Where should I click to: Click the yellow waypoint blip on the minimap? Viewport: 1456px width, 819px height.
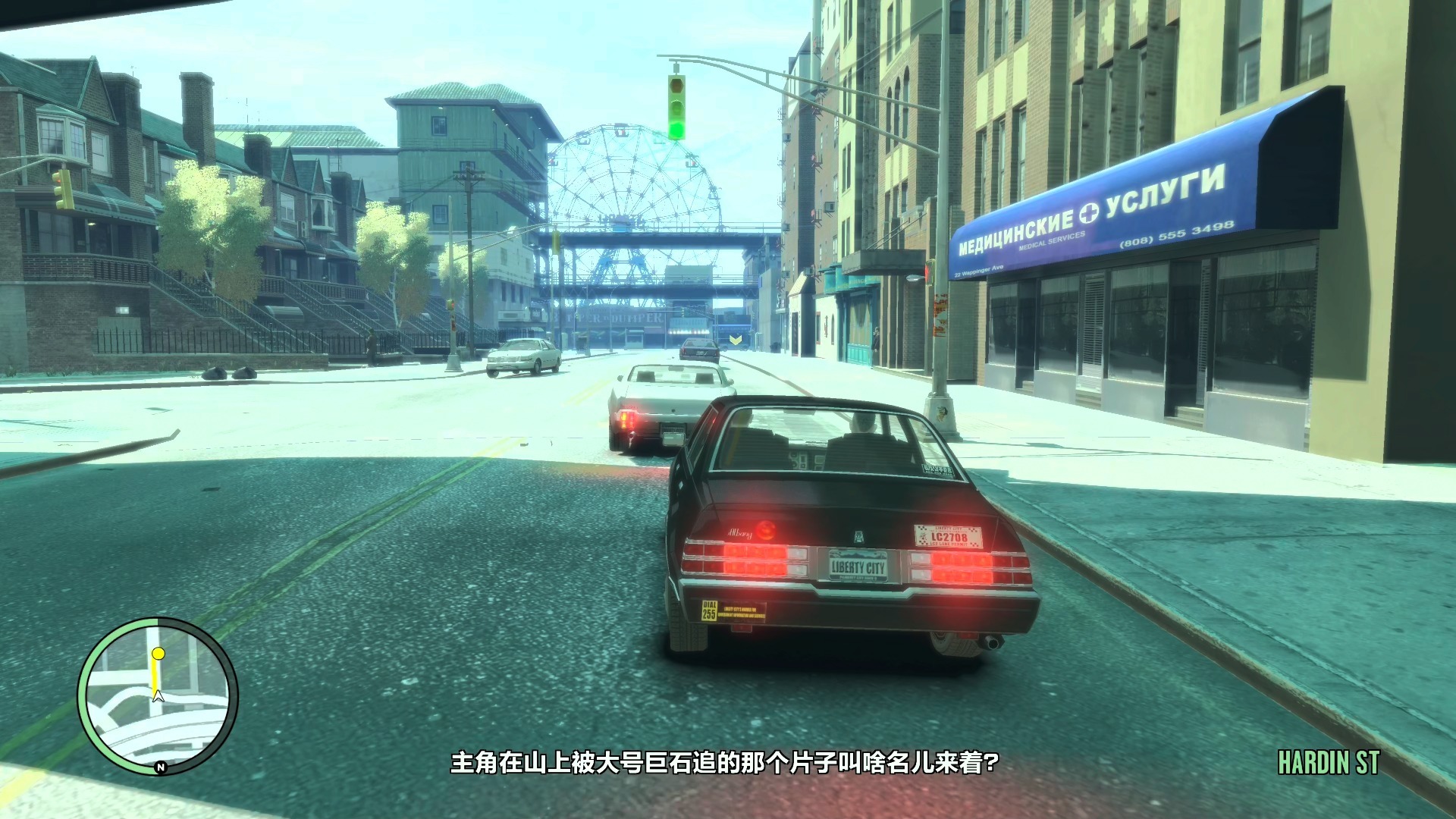tap(158, 654)
